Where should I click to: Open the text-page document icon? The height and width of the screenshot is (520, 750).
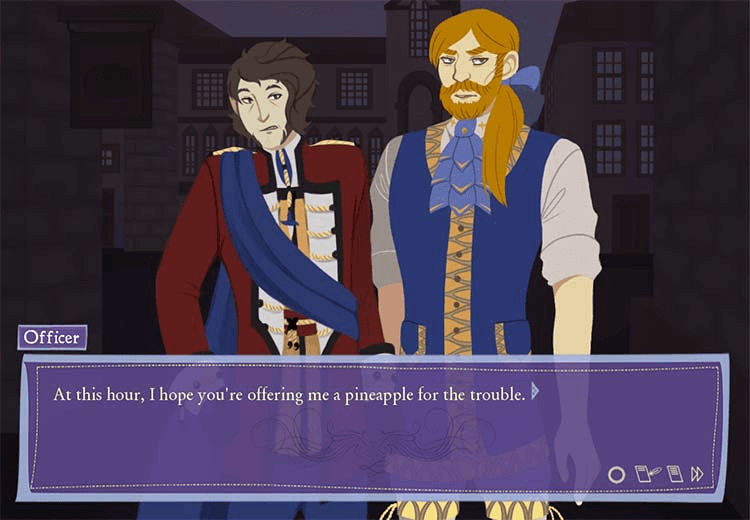674,474
